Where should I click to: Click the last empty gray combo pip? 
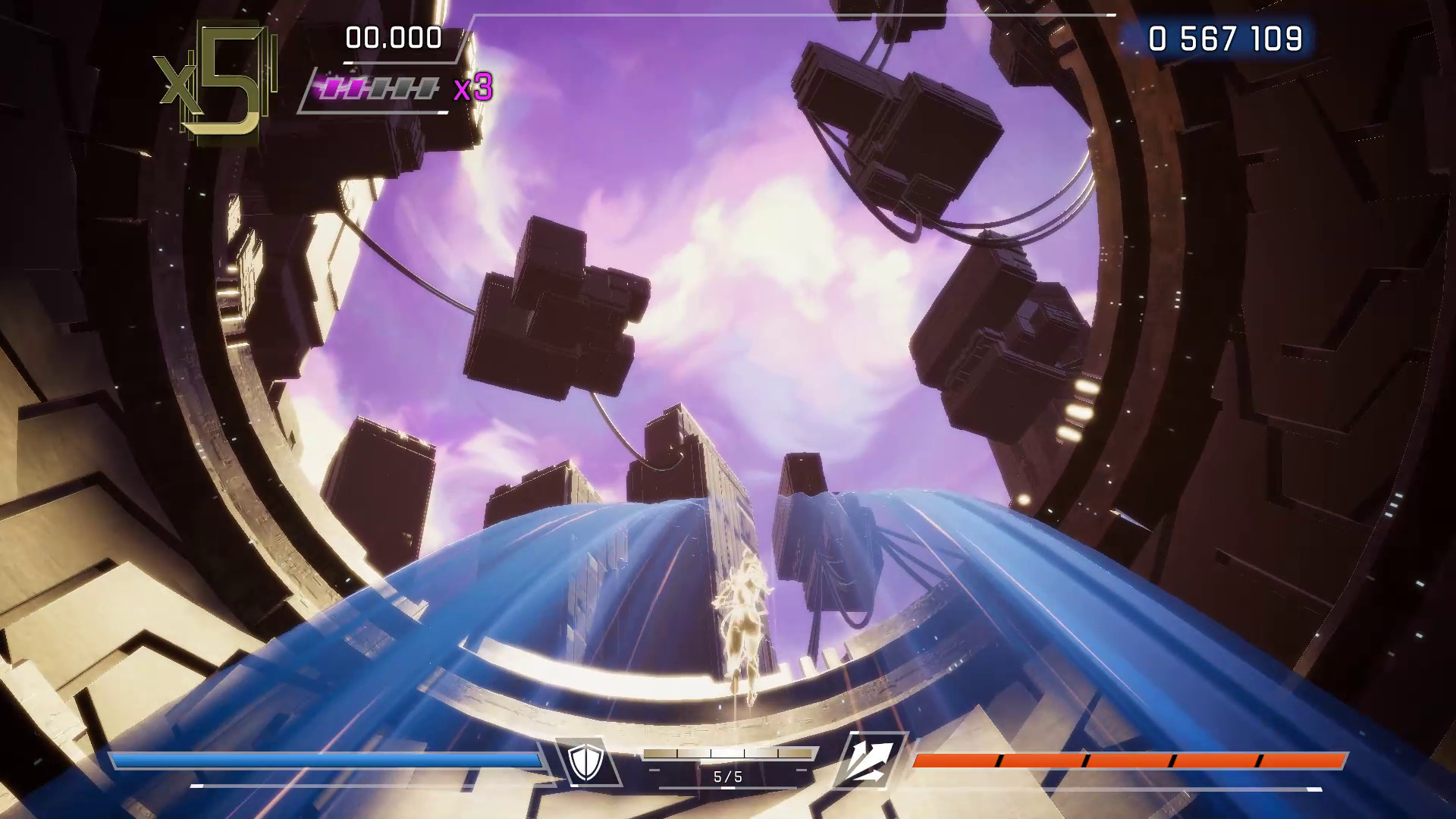click(x=427, y=89)
